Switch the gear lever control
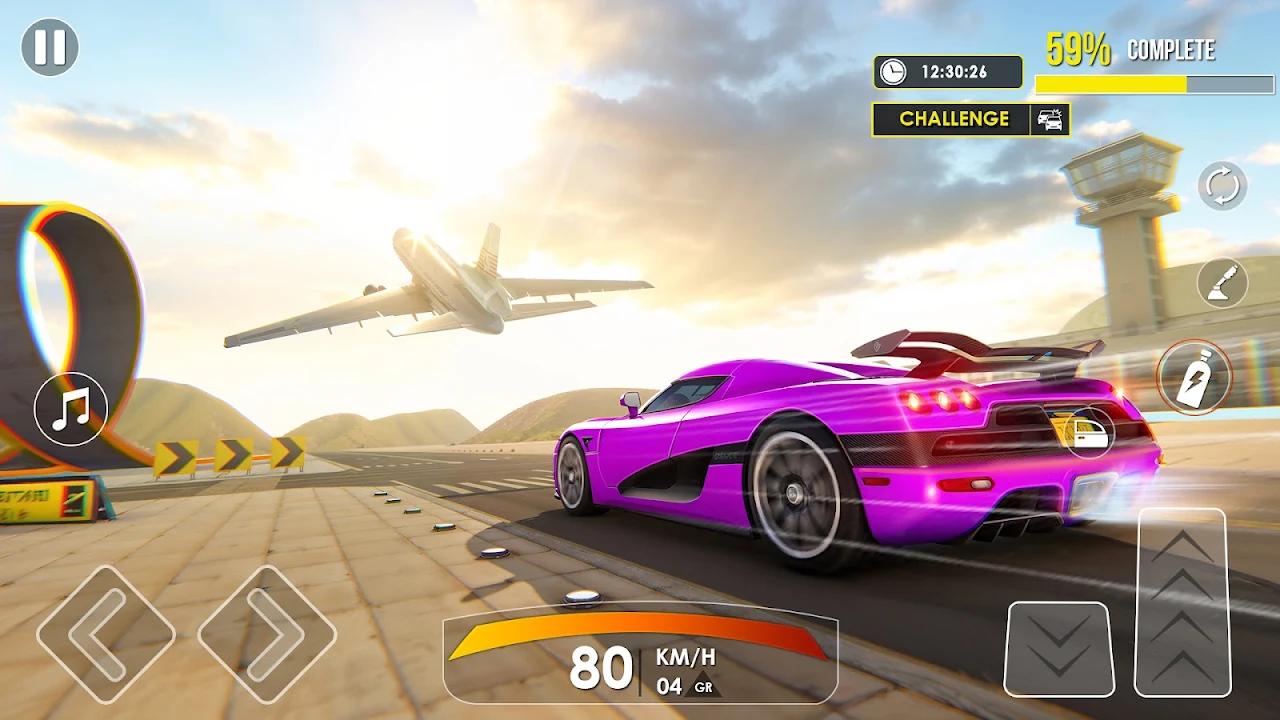 tap(1222, 283)
